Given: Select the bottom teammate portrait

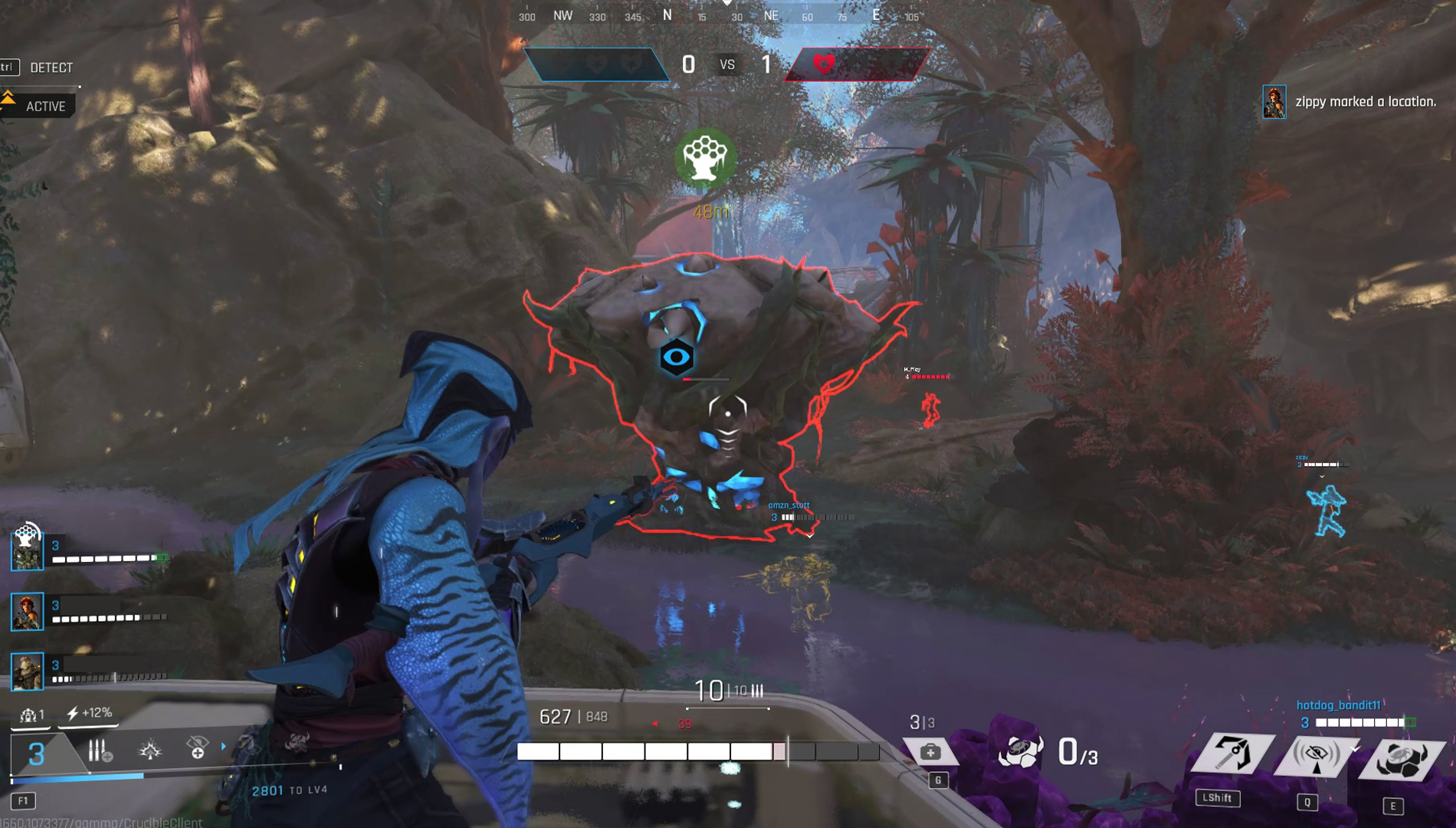Looking at the screenshot, I should coord(27,672).
